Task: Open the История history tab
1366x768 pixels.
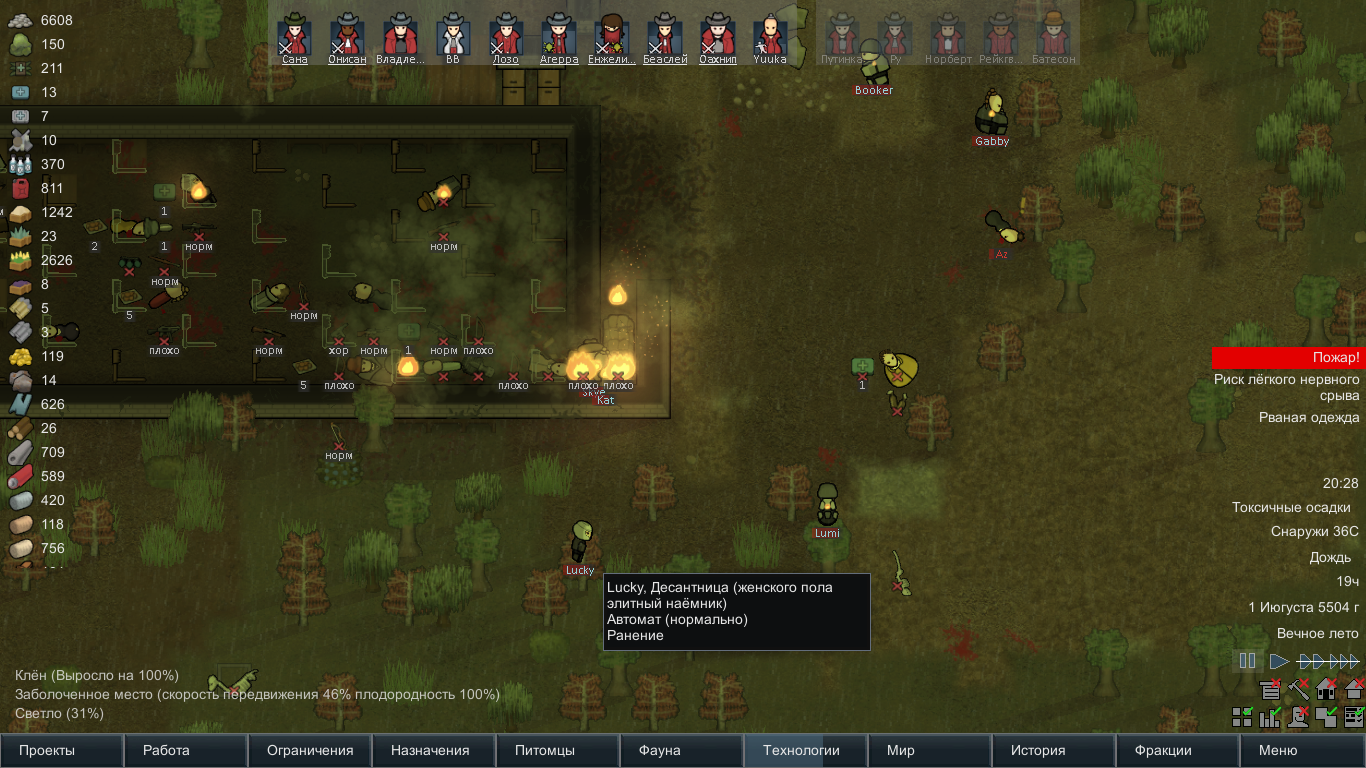Action: (x=1054, y=750)
